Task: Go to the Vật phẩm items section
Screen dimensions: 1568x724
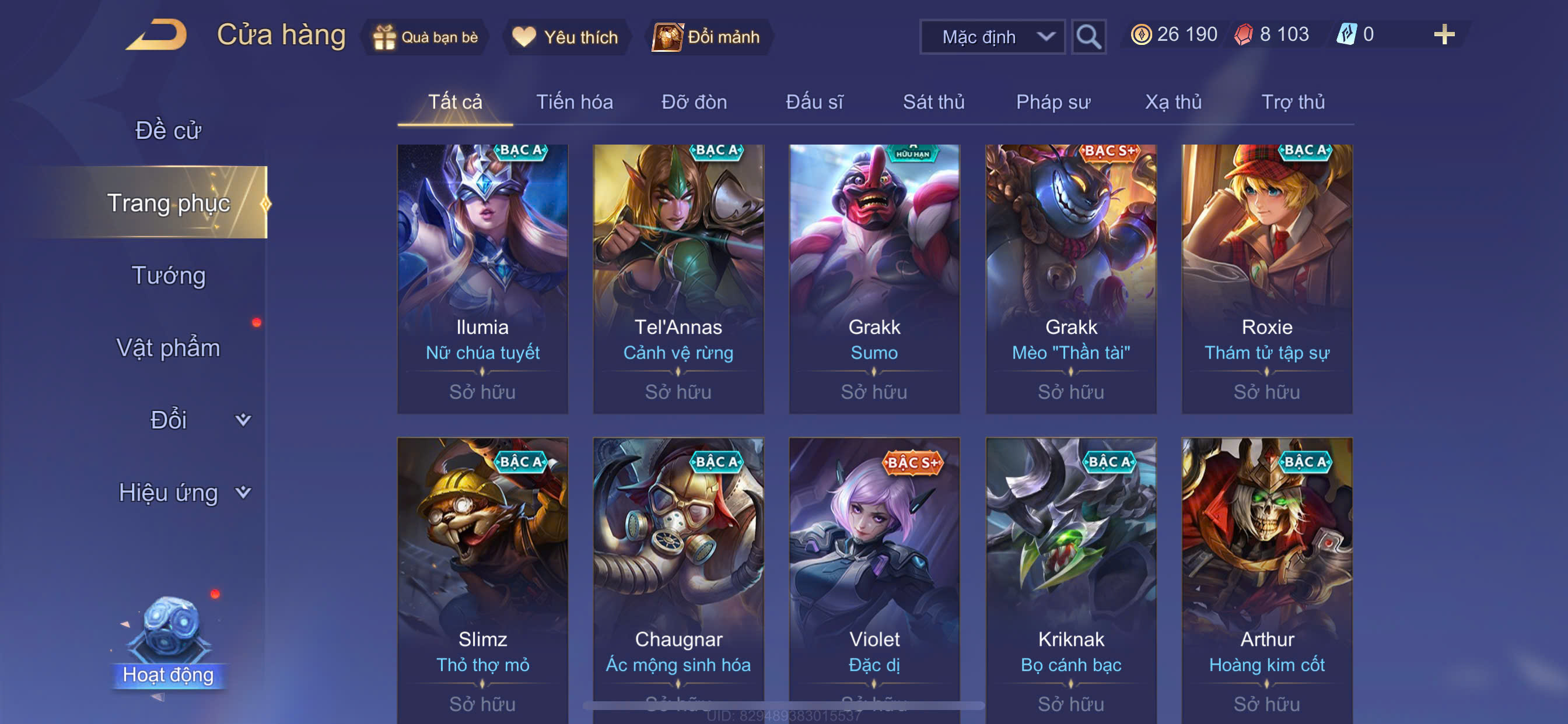Action: click(168, 348)
